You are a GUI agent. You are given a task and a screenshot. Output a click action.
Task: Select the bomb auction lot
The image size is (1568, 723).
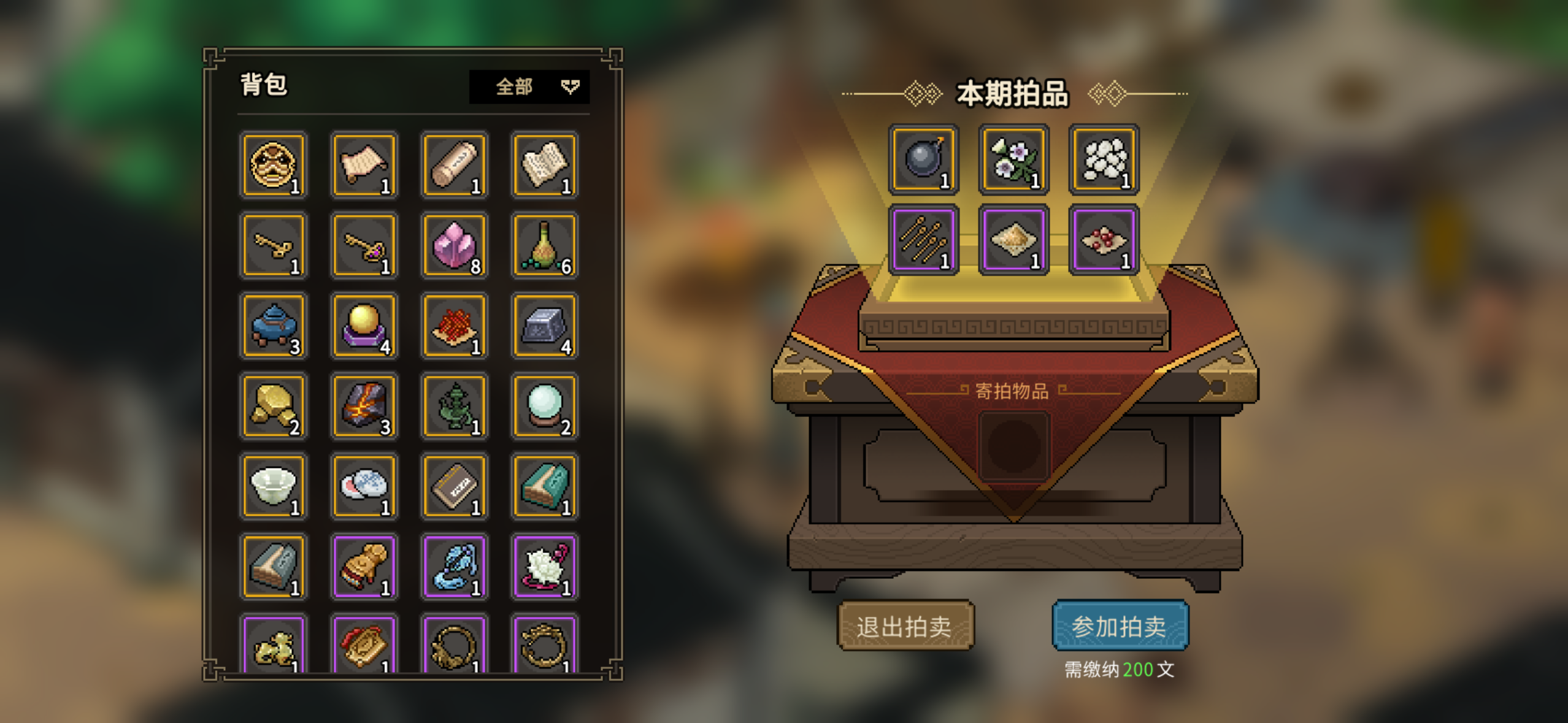[x=923, y=161]
